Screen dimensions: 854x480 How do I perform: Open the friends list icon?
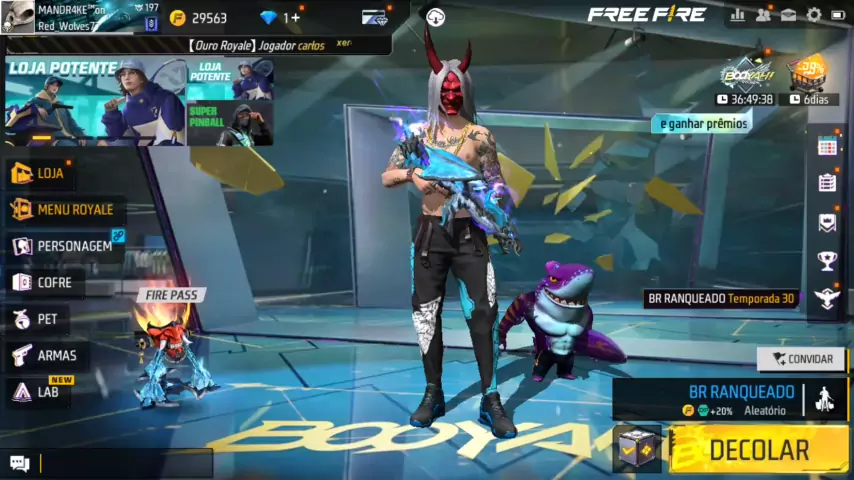(x=763, y=15)
